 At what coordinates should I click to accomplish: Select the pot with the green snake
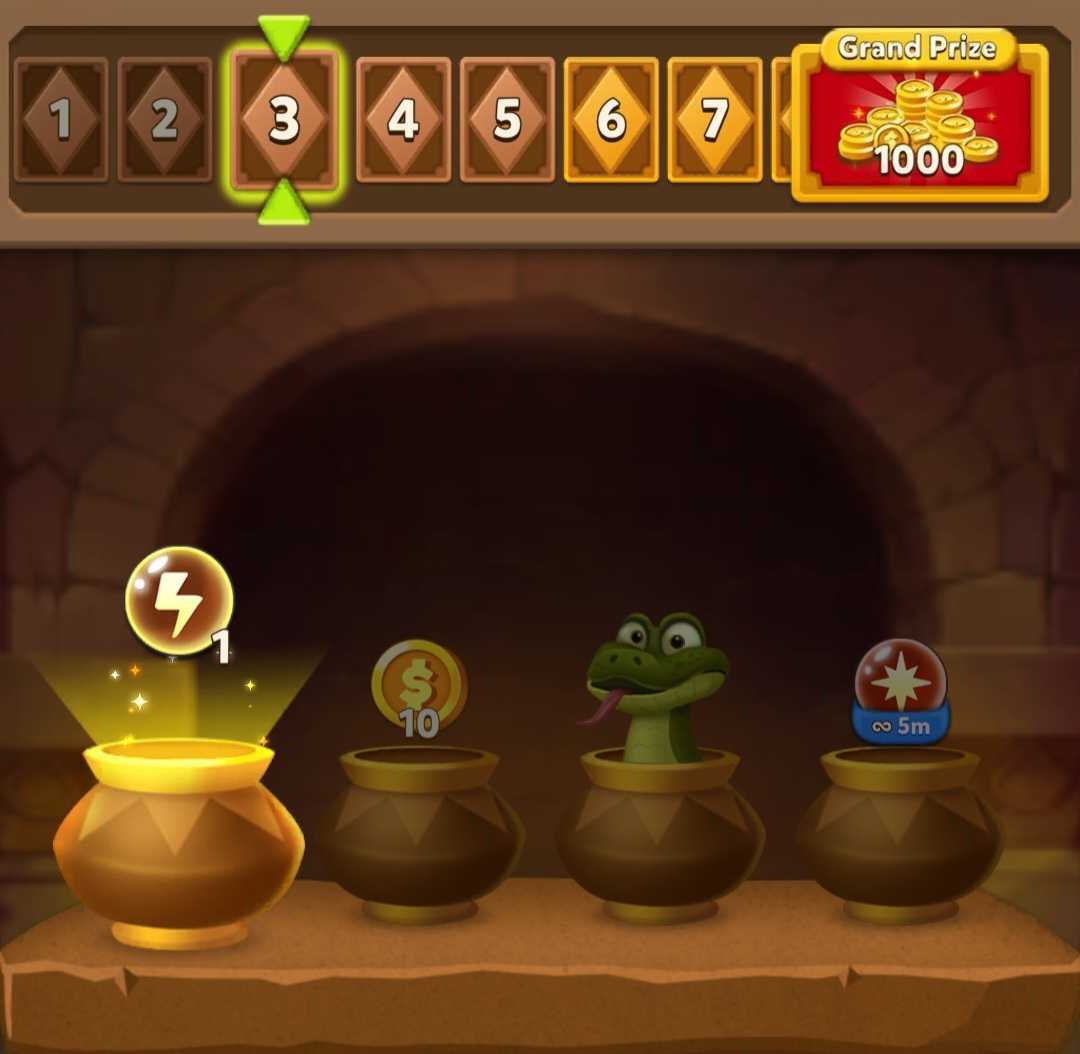click(660, 830)
